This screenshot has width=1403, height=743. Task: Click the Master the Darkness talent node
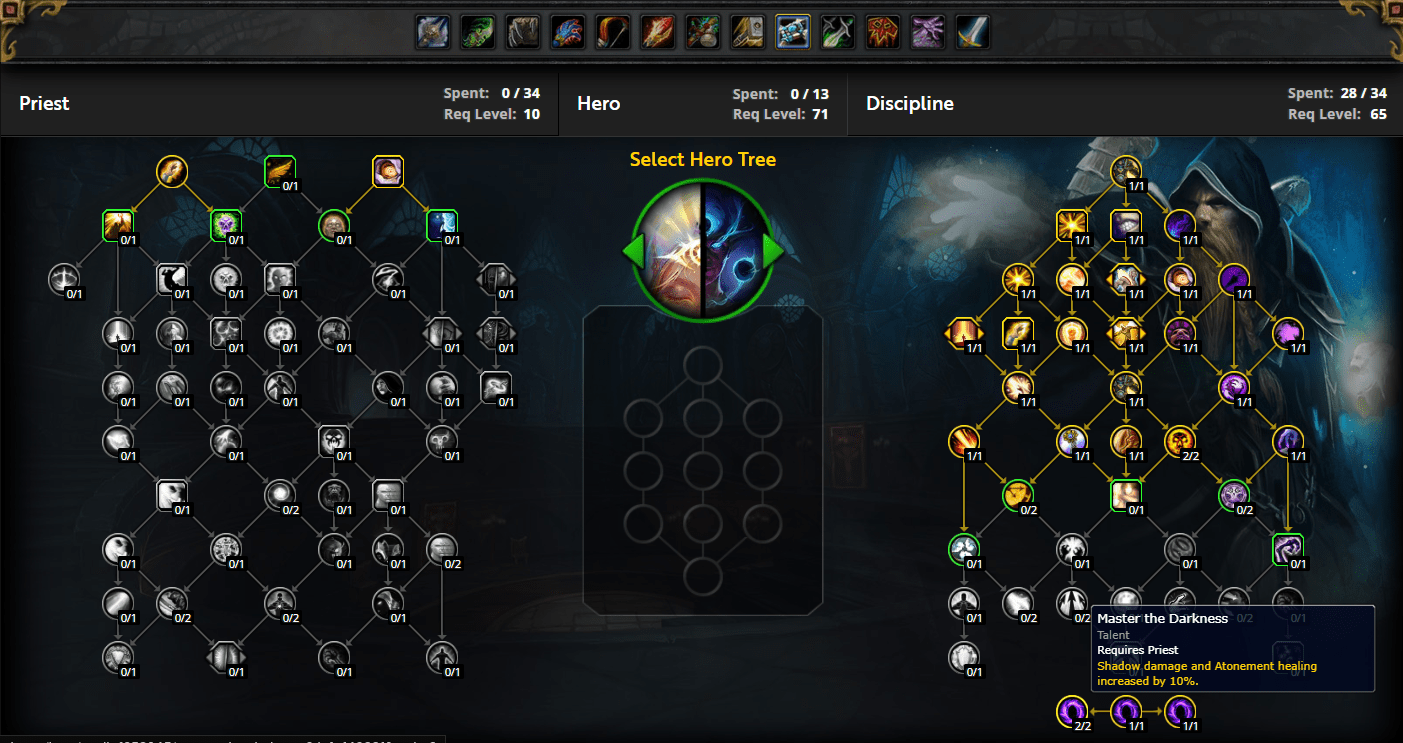1072,602
